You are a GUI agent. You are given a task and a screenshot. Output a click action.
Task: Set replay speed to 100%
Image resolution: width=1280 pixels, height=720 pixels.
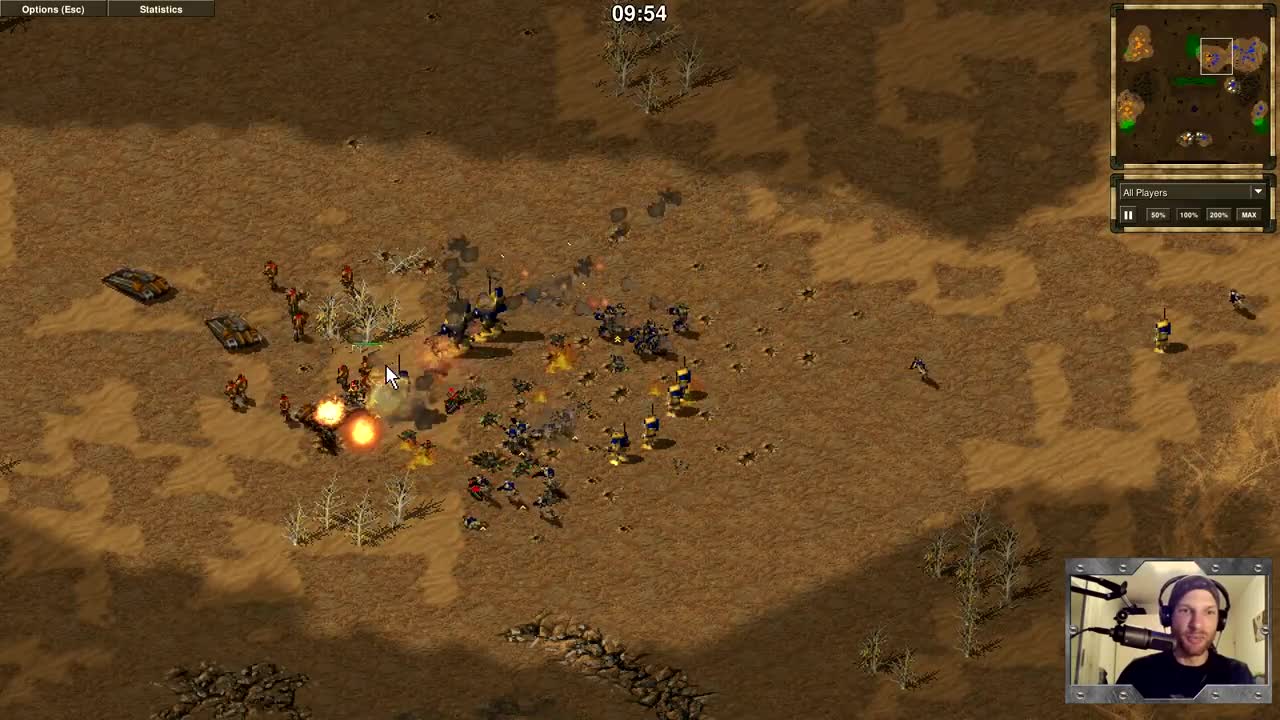(1188, 214)
